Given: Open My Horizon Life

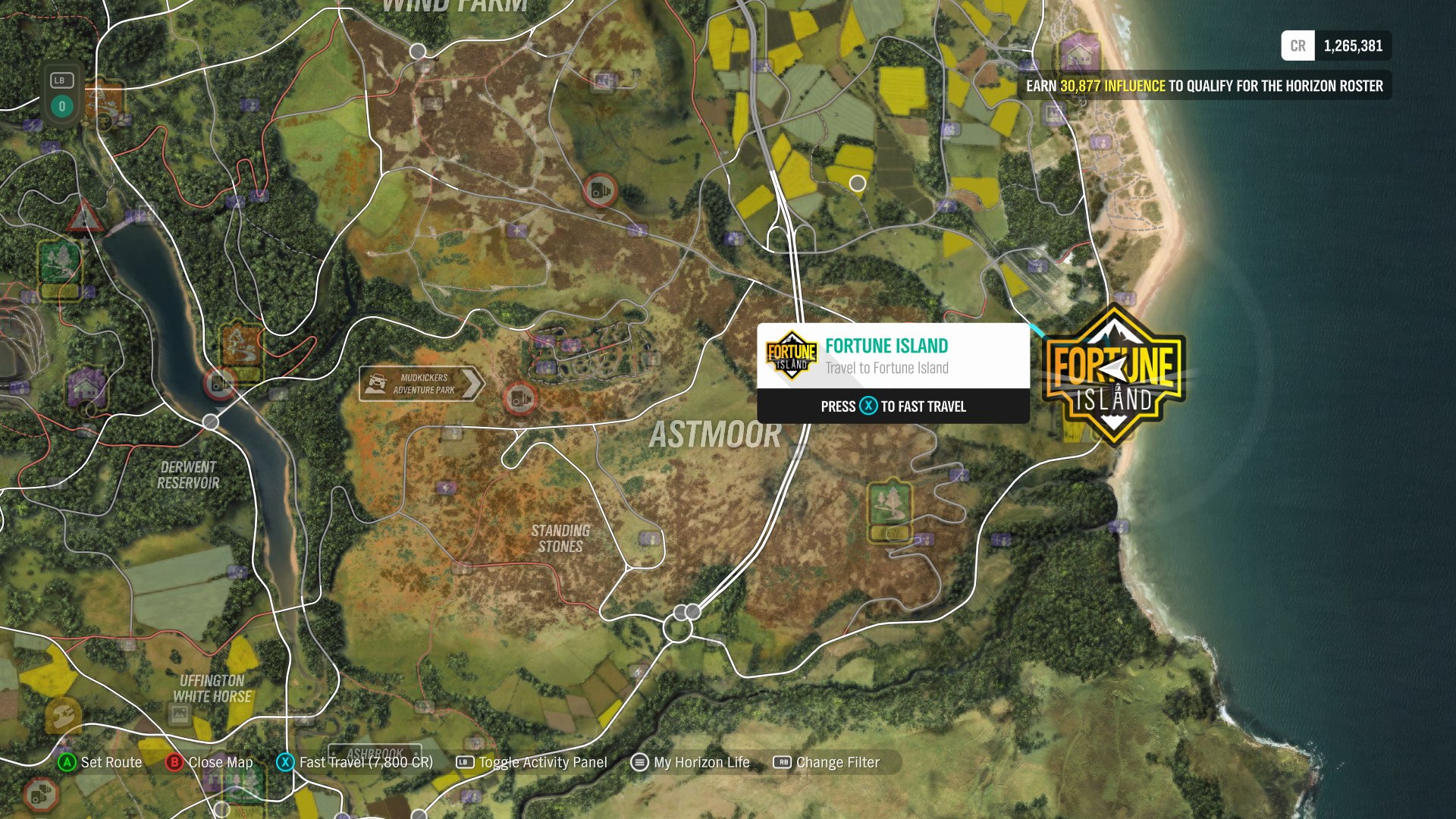Looking at the screenshot, I should [690, 762].
